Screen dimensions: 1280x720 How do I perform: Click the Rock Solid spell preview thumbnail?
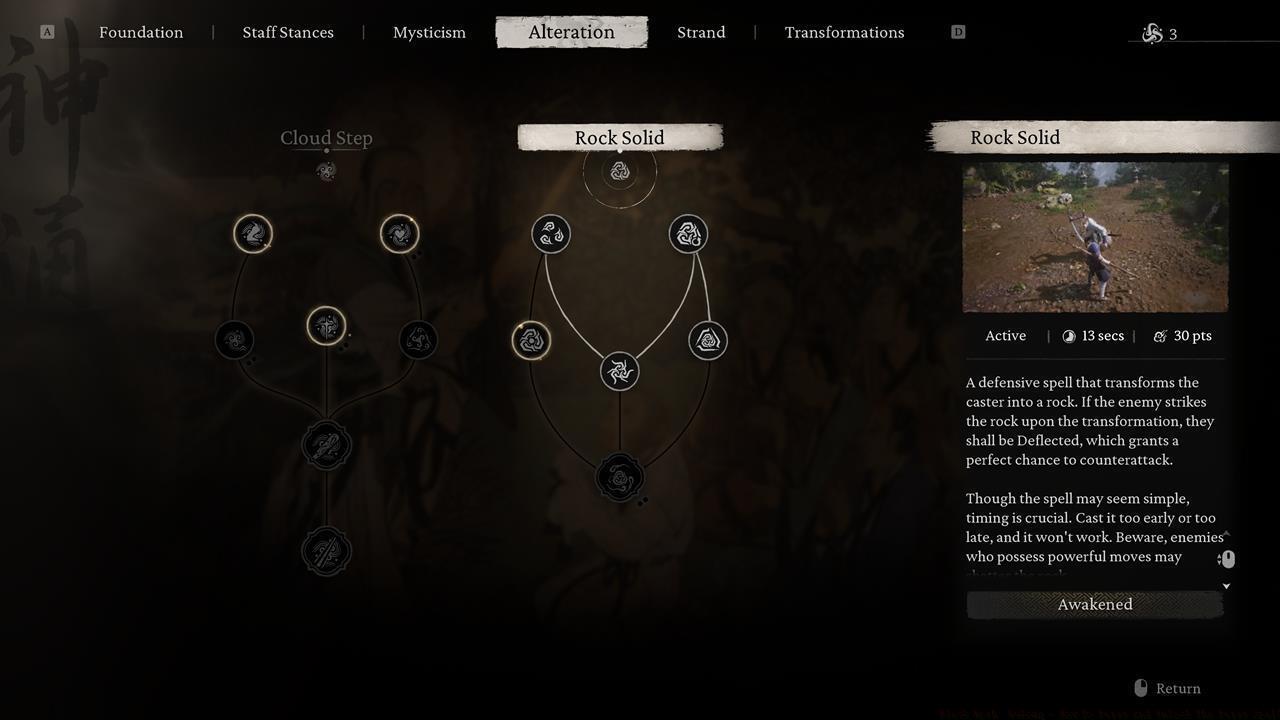click(1094, 237)
